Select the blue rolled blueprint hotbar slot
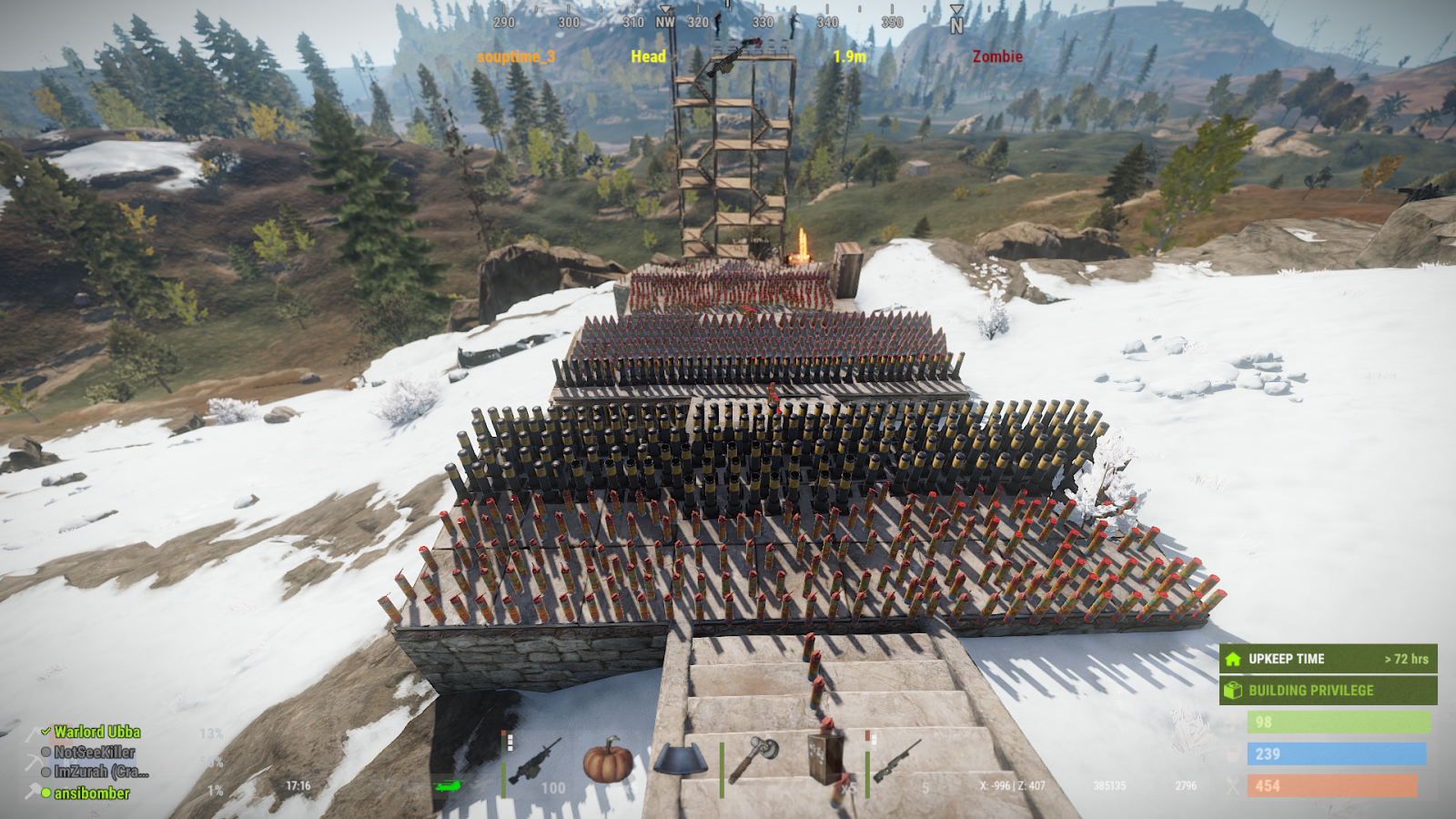 click(x=679, y=761)
